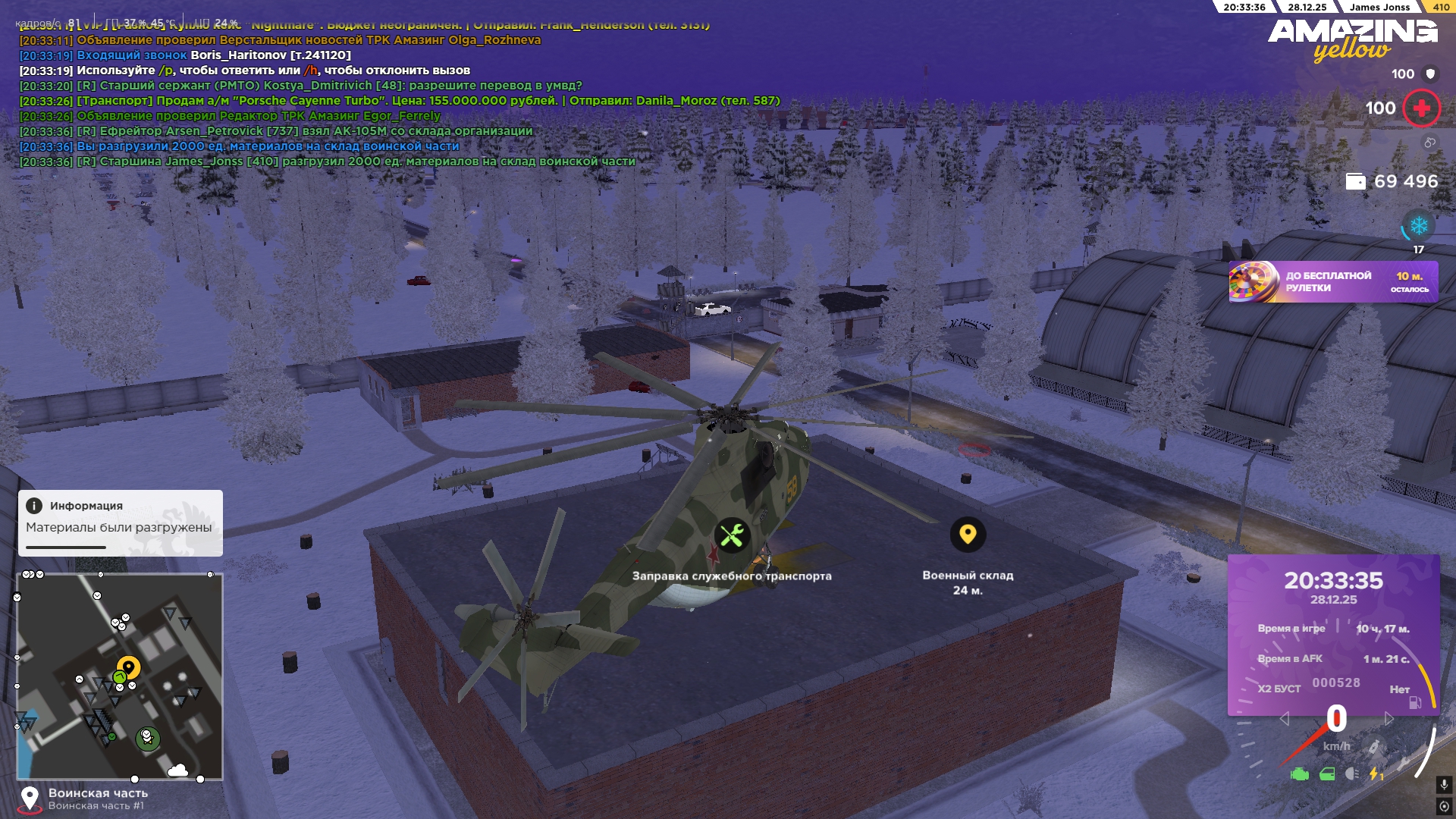Click the wallet money icon
The image size is (1456, 819).
[x=1355, y=181]
